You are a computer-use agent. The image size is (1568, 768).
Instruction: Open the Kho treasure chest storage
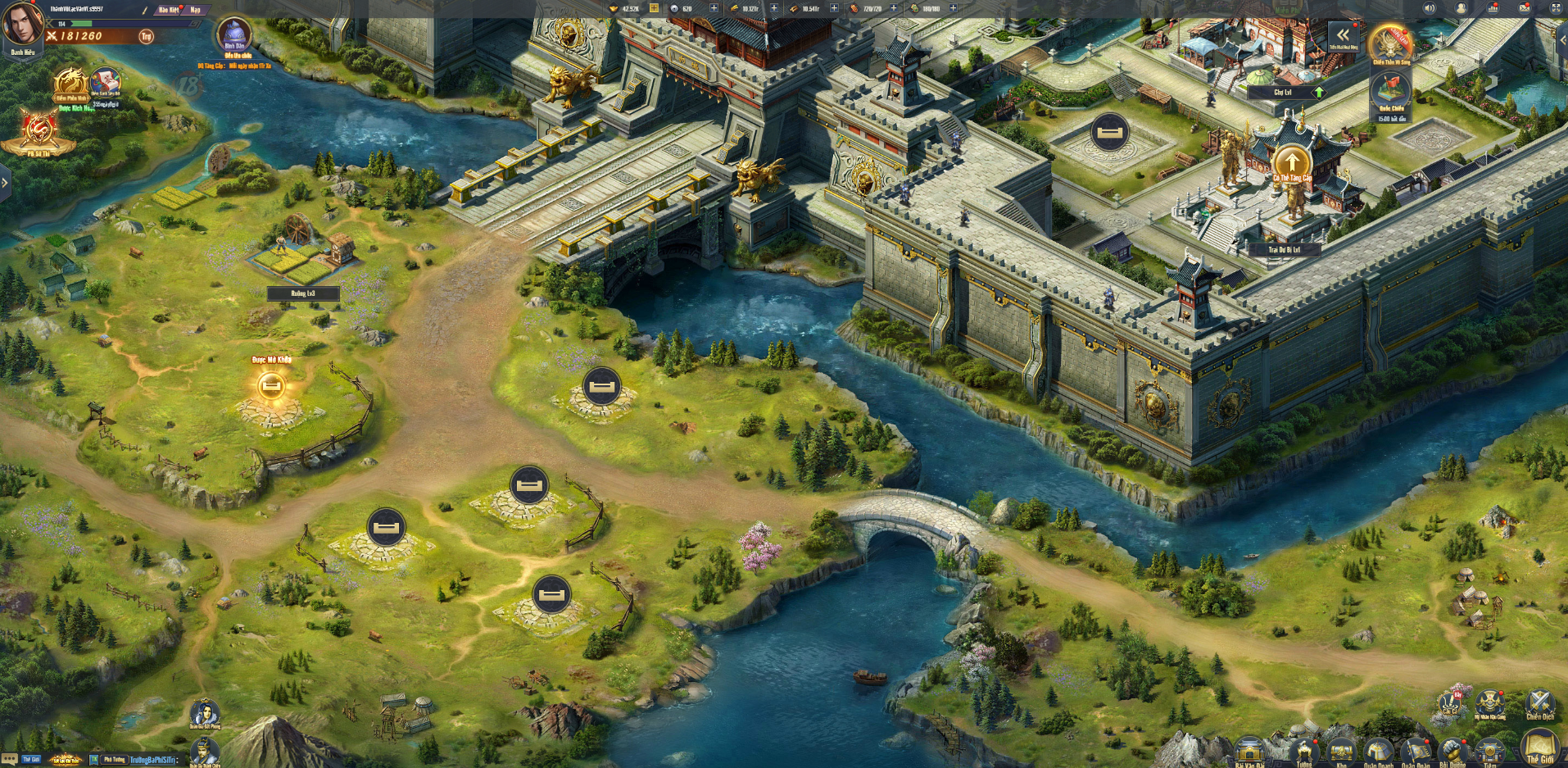pos(1341,752)
